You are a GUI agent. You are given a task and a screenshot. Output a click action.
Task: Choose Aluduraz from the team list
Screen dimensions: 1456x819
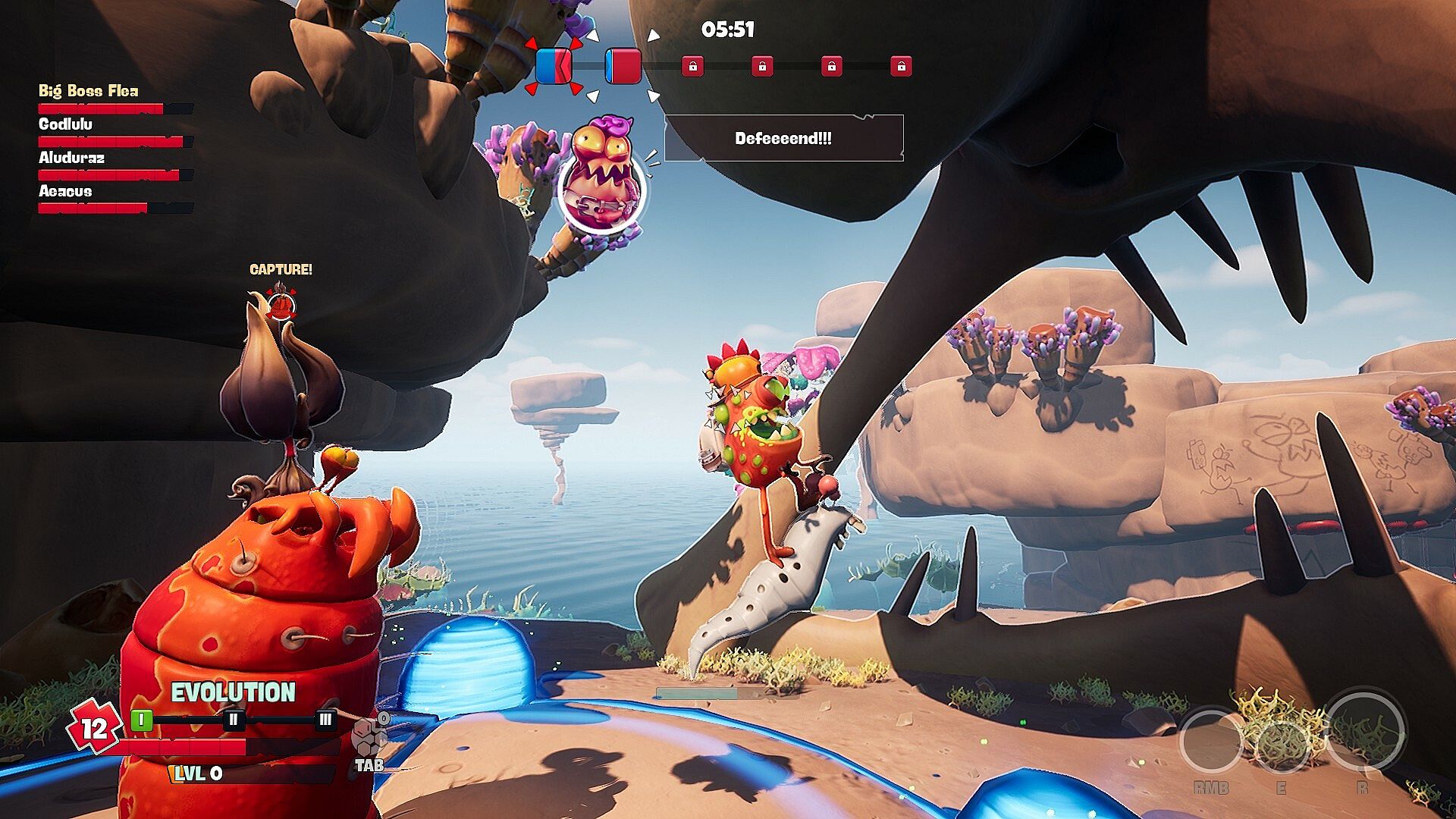[72, 158]
